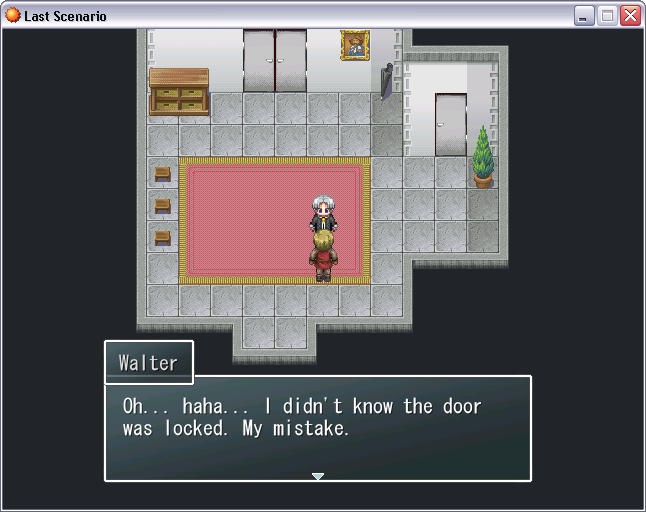Close the Last Scenario window
646x512 pixels.
tap(630, 16)
